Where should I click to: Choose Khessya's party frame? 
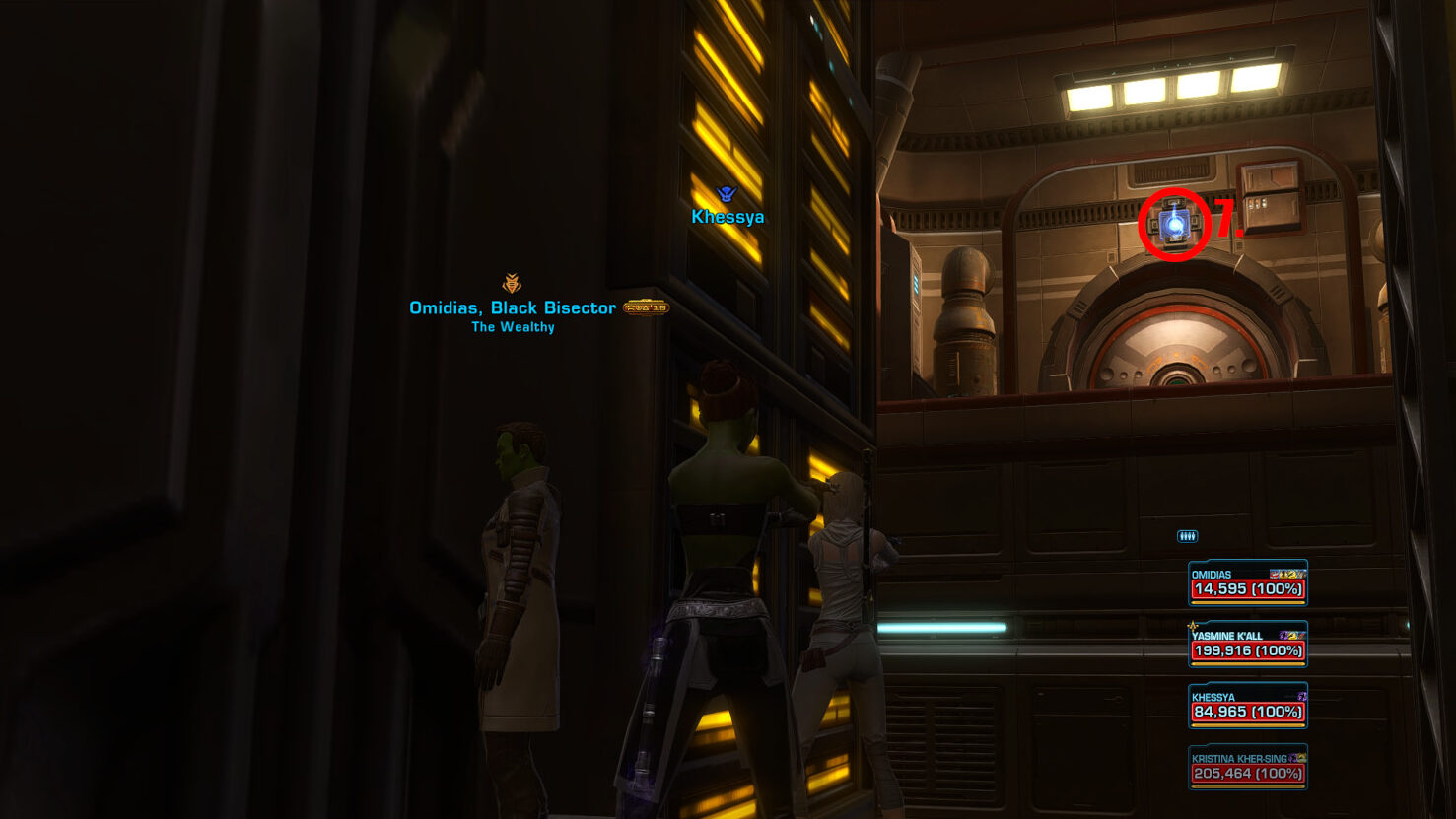pos(1247,706)
